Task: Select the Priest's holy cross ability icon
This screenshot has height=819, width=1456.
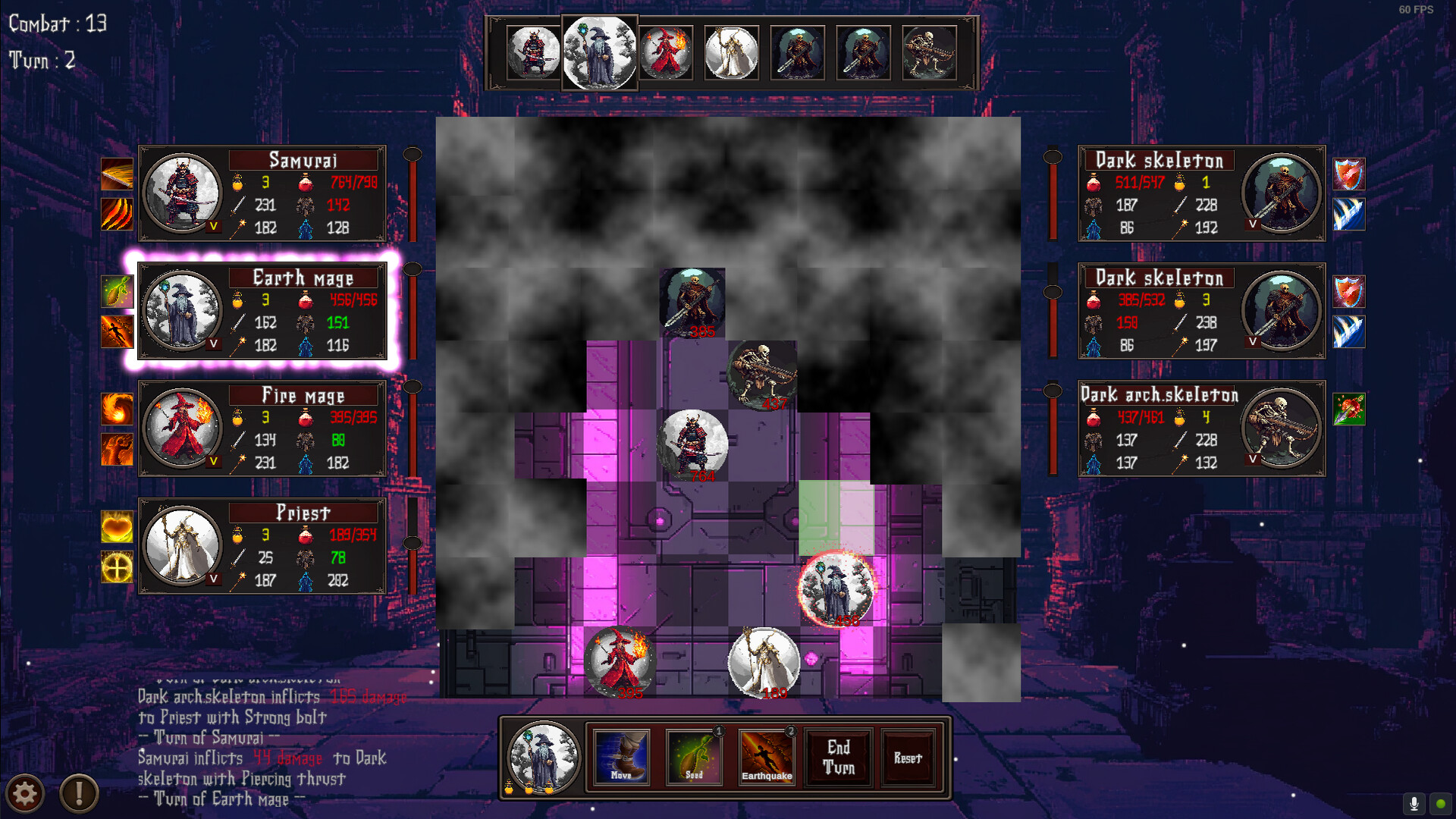Action: tap(118, 568)
